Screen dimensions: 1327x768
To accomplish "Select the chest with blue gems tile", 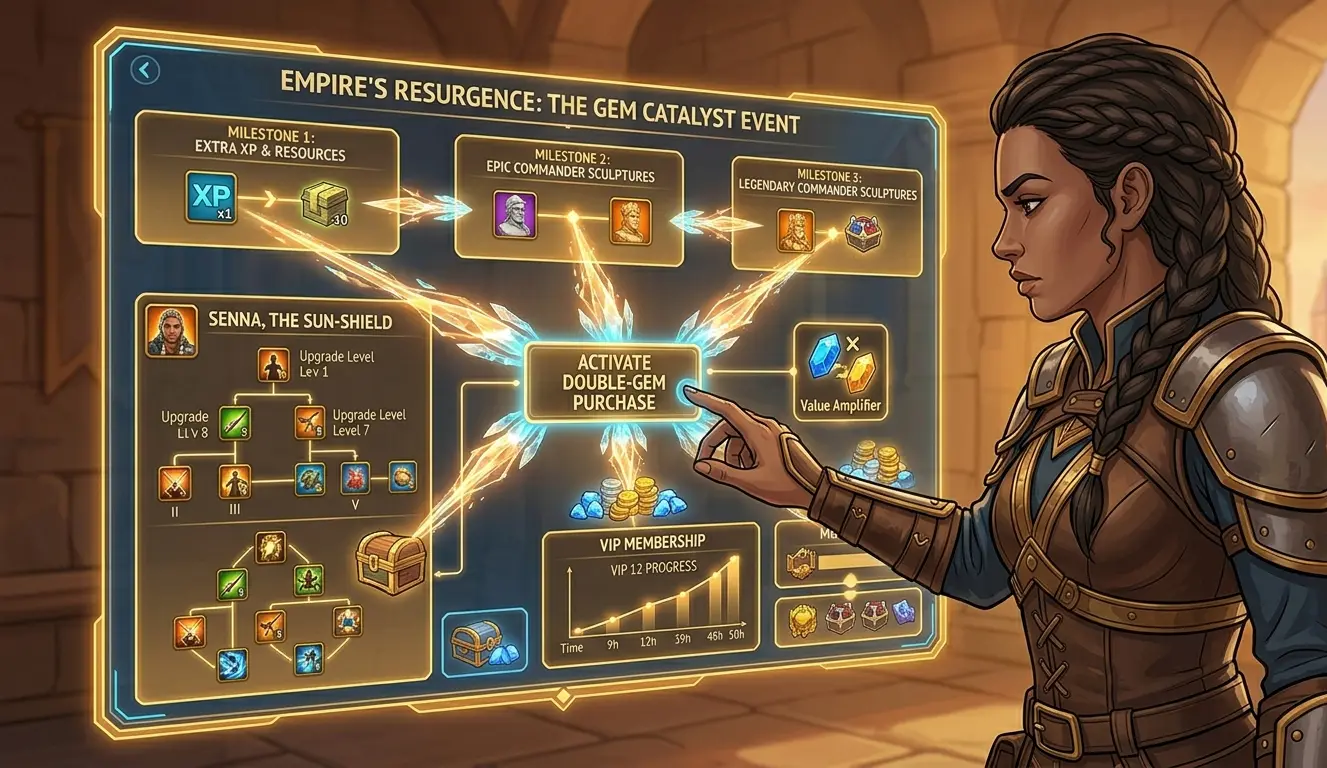I will coord(483,645).
